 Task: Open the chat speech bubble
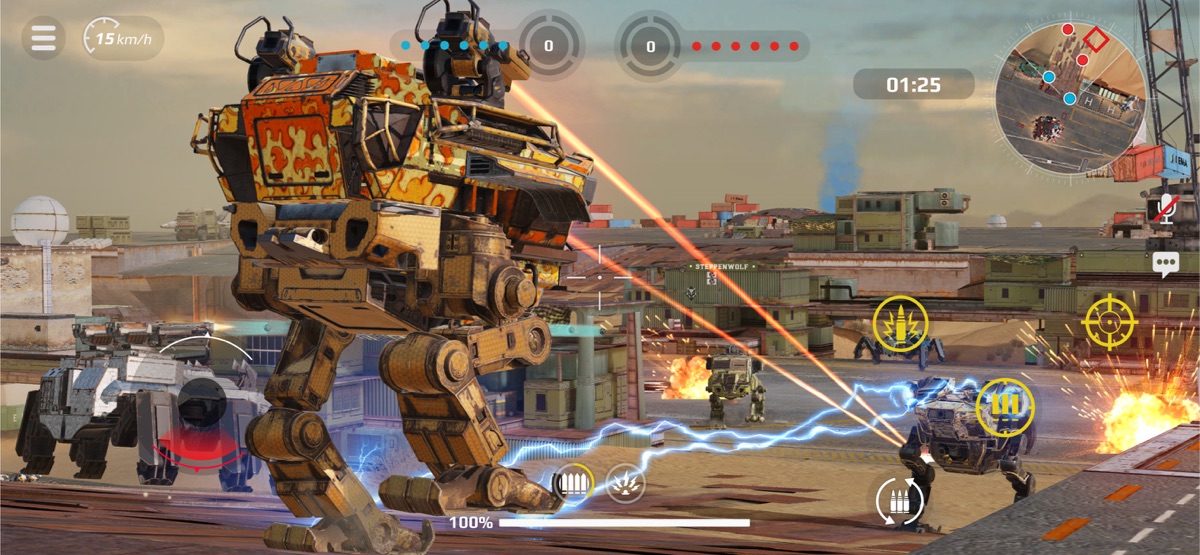pos(1165,265)
